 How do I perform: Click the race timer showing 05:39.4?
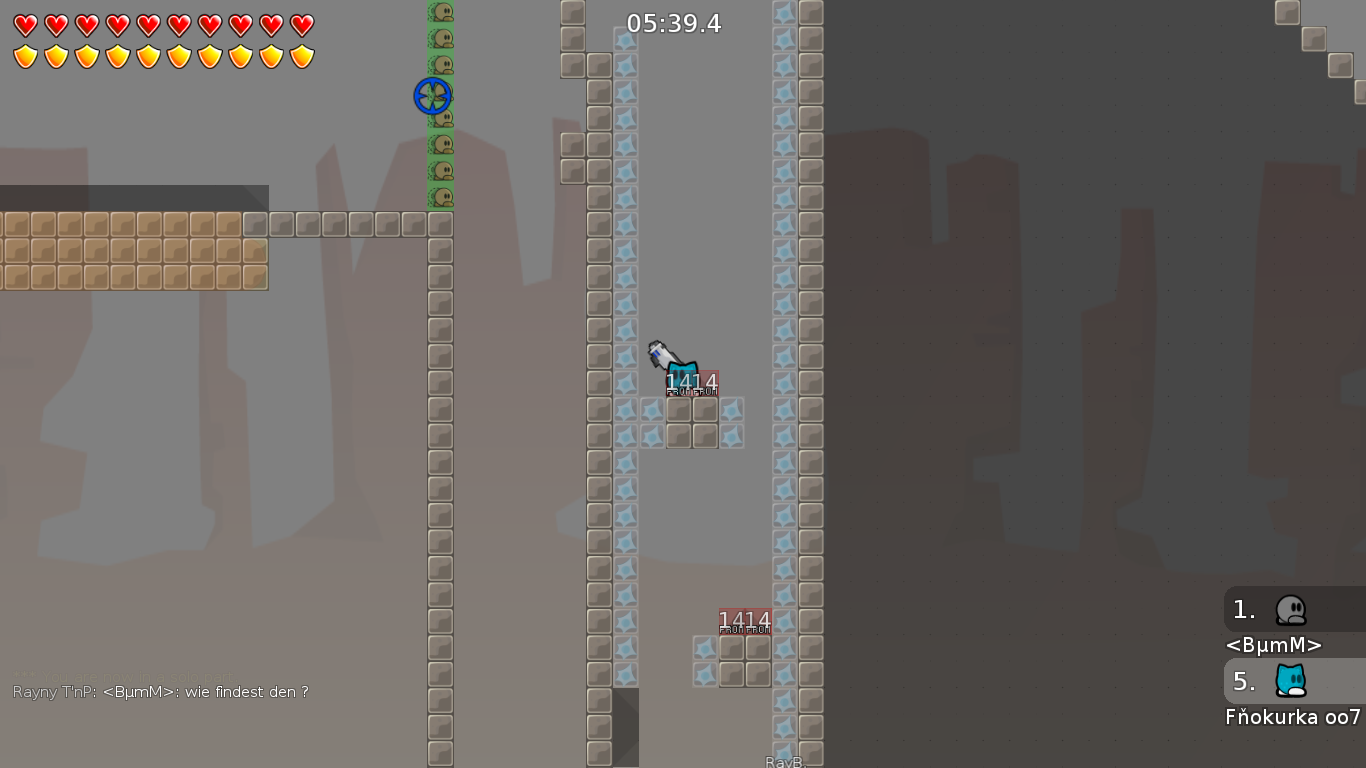point(672,23)
